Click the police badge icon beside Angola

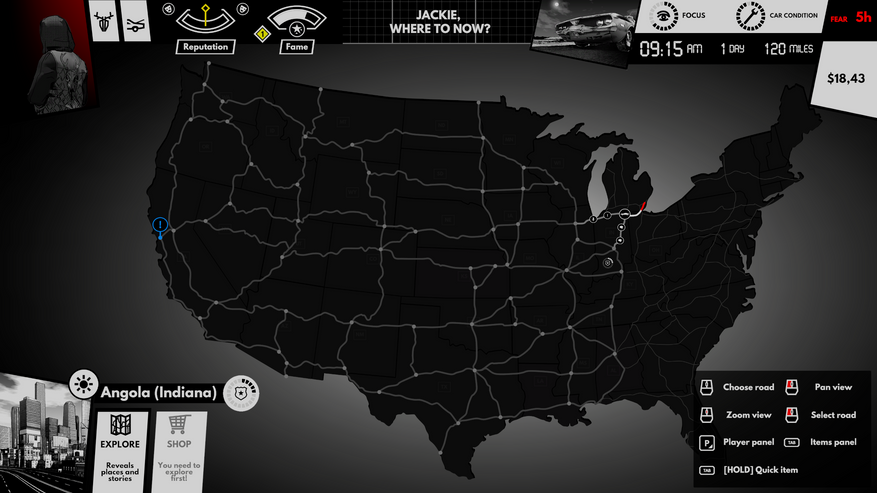coord(240,393)
